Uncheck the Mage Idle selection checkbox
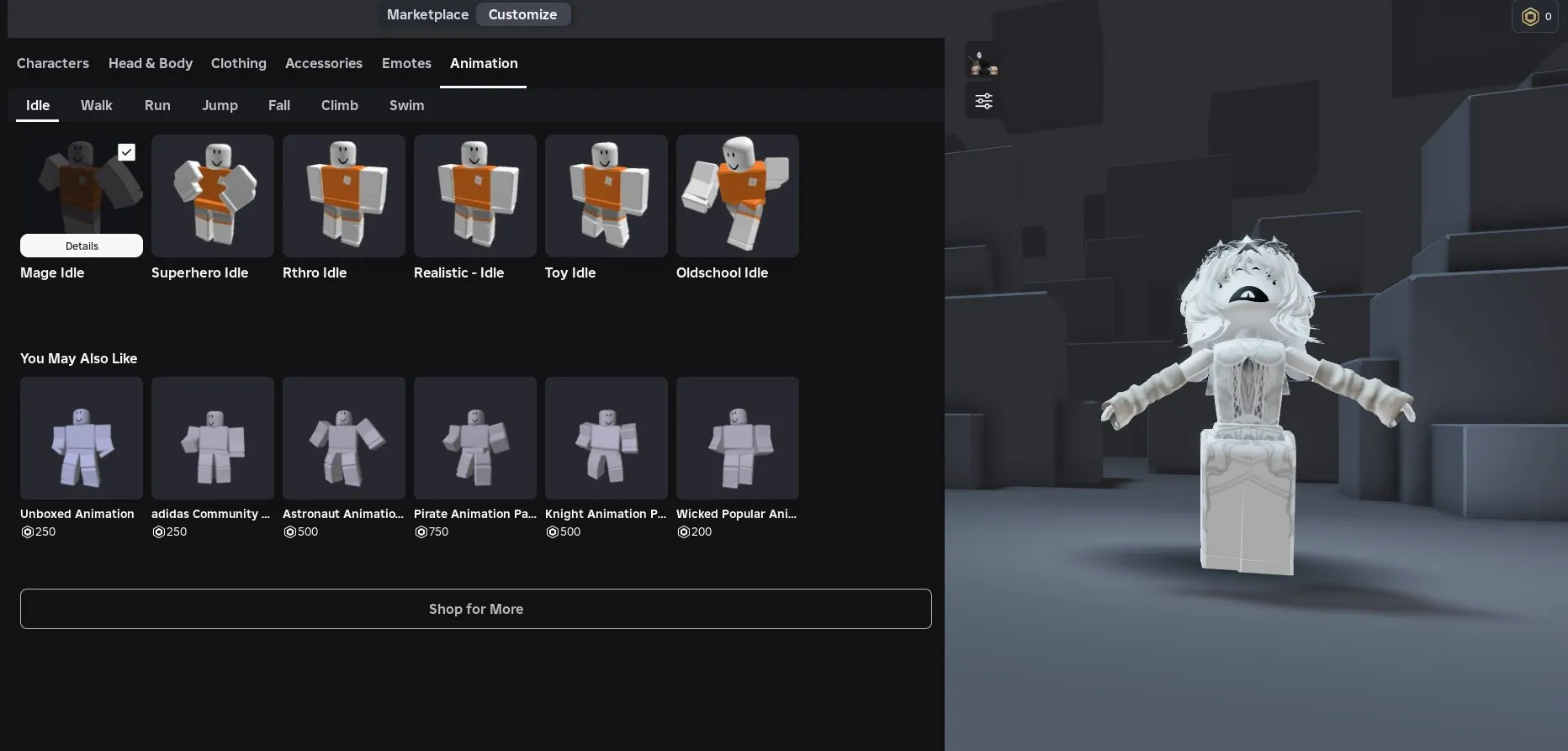Viewport: 1568px width, 751px height. (126, 152)
